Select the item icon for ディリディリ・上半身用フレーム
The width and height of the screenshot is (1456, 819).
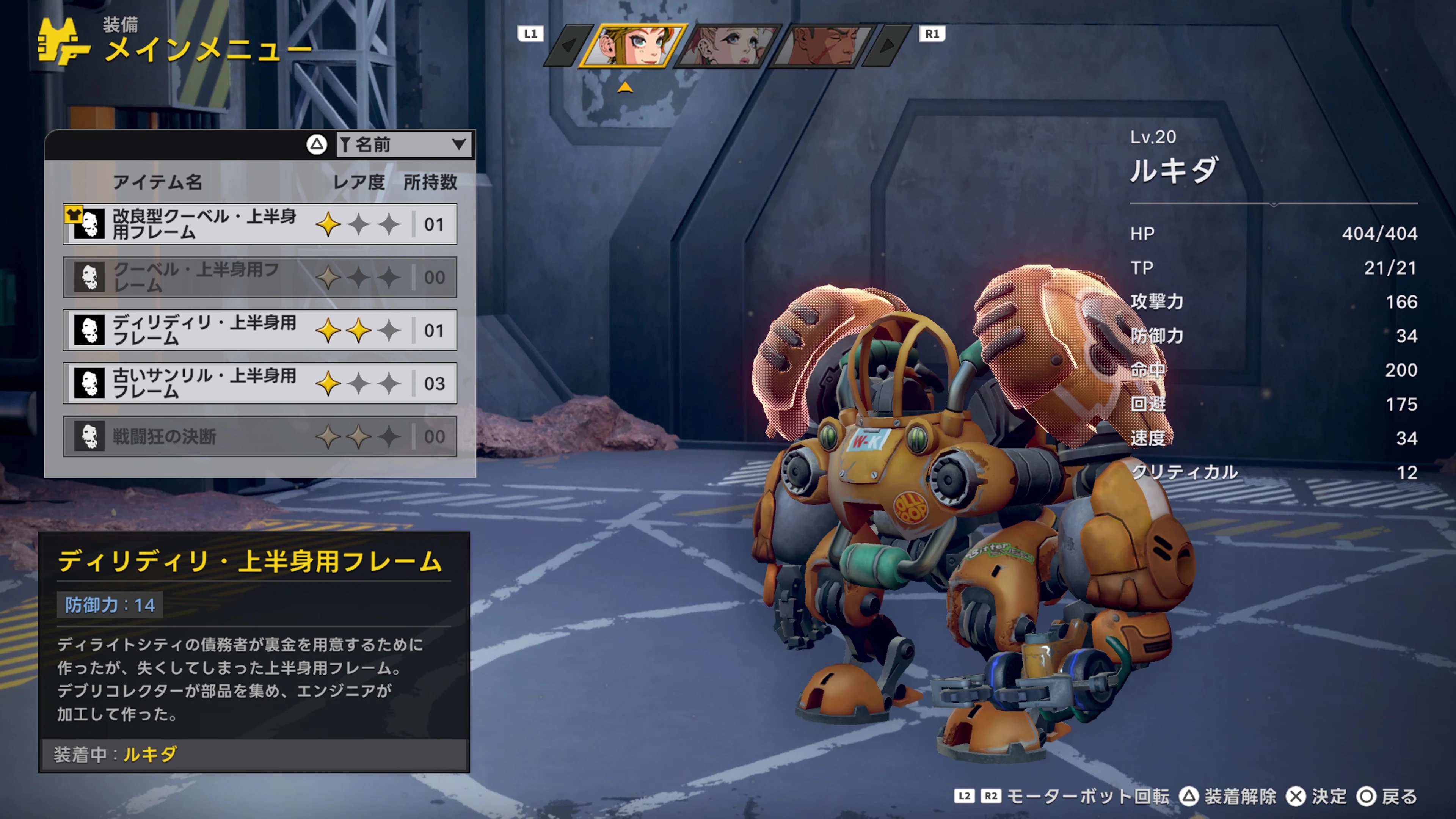click(x=89, y=331)
